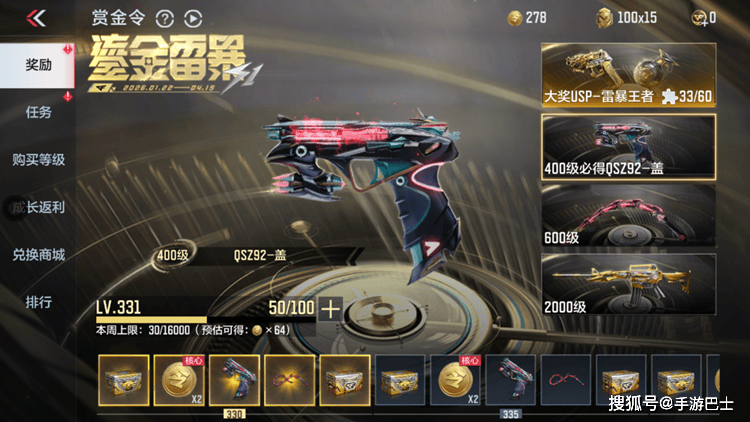Switch to the 奖励 tab
Image resolution: width=750 pixels, height=422 pixels.
point(39,64)
